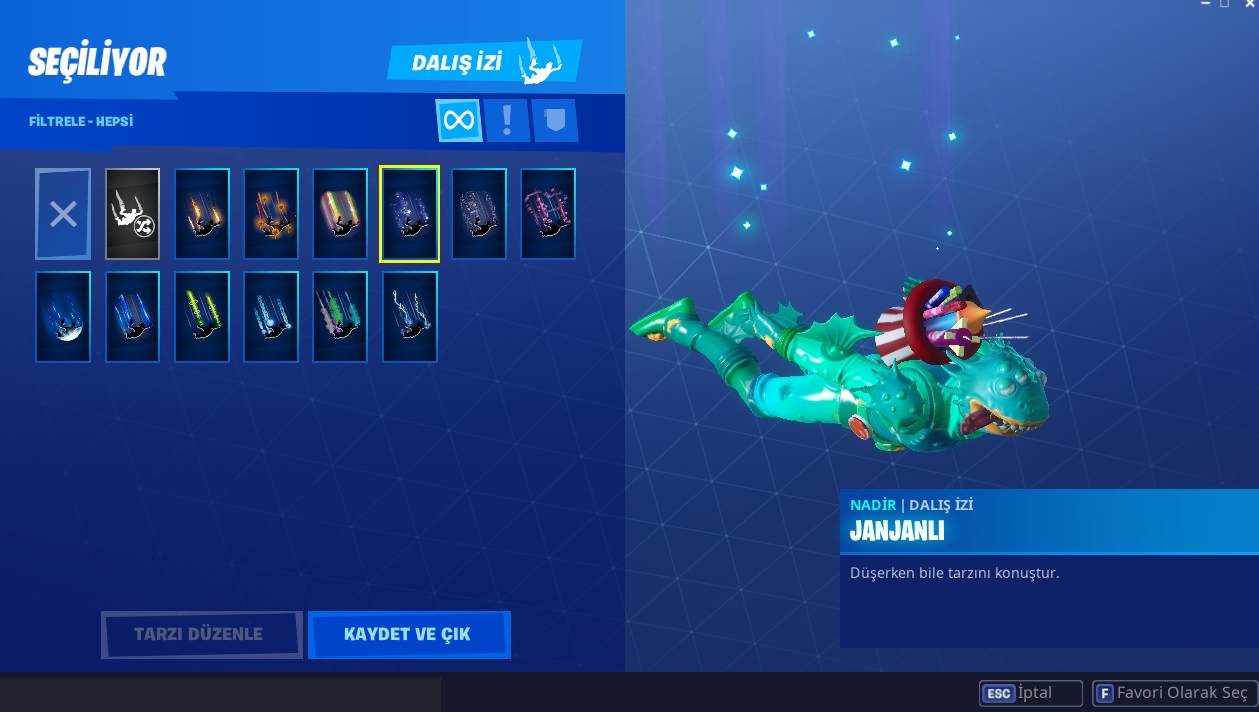This screenshot has width=1259, height=712.
Task: Select the orange flame contrail with glowing orbs
Action: (x=271, y=214)
